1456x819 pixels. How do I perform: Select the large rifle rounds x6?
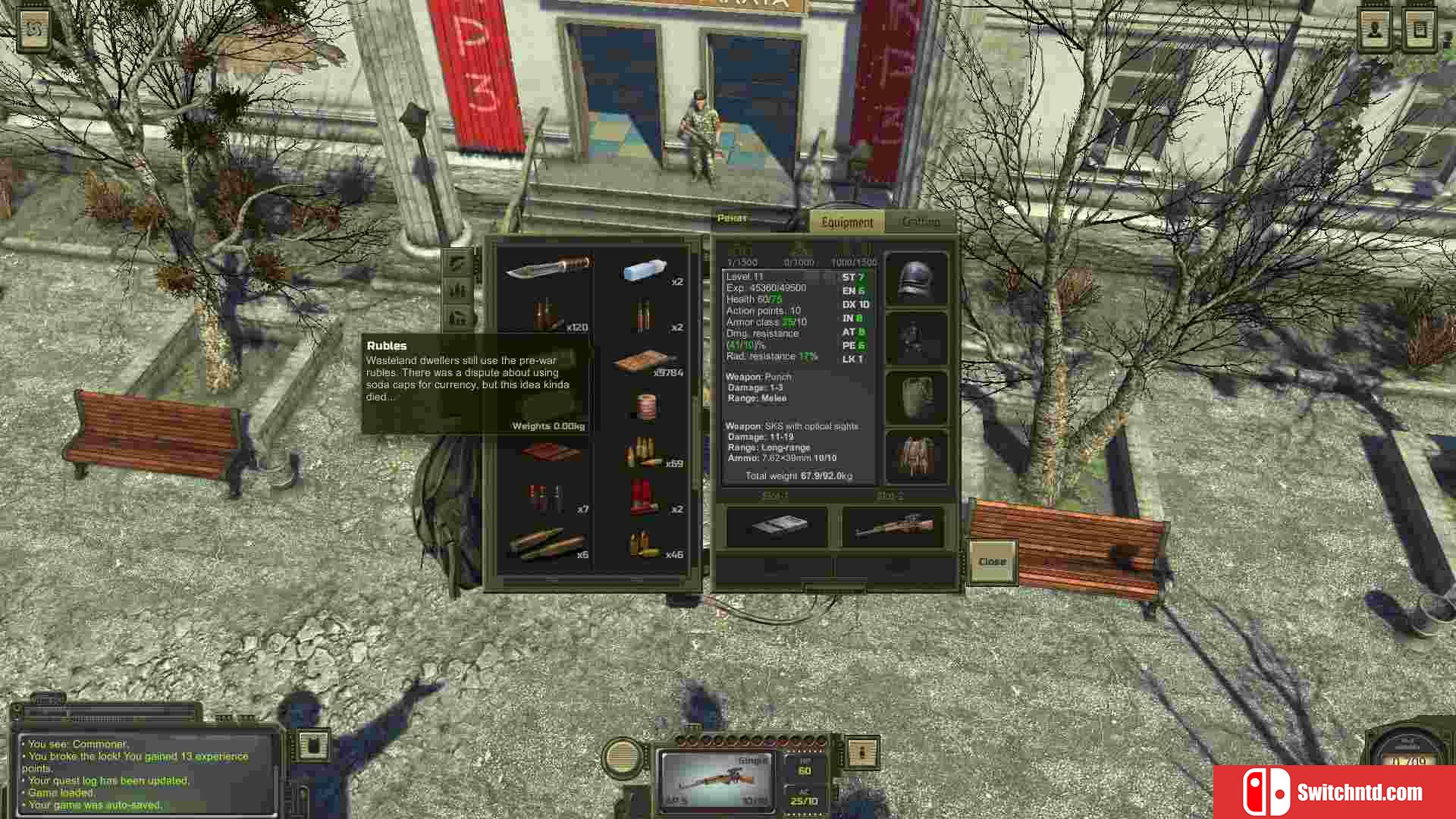[x=548, y=543]
